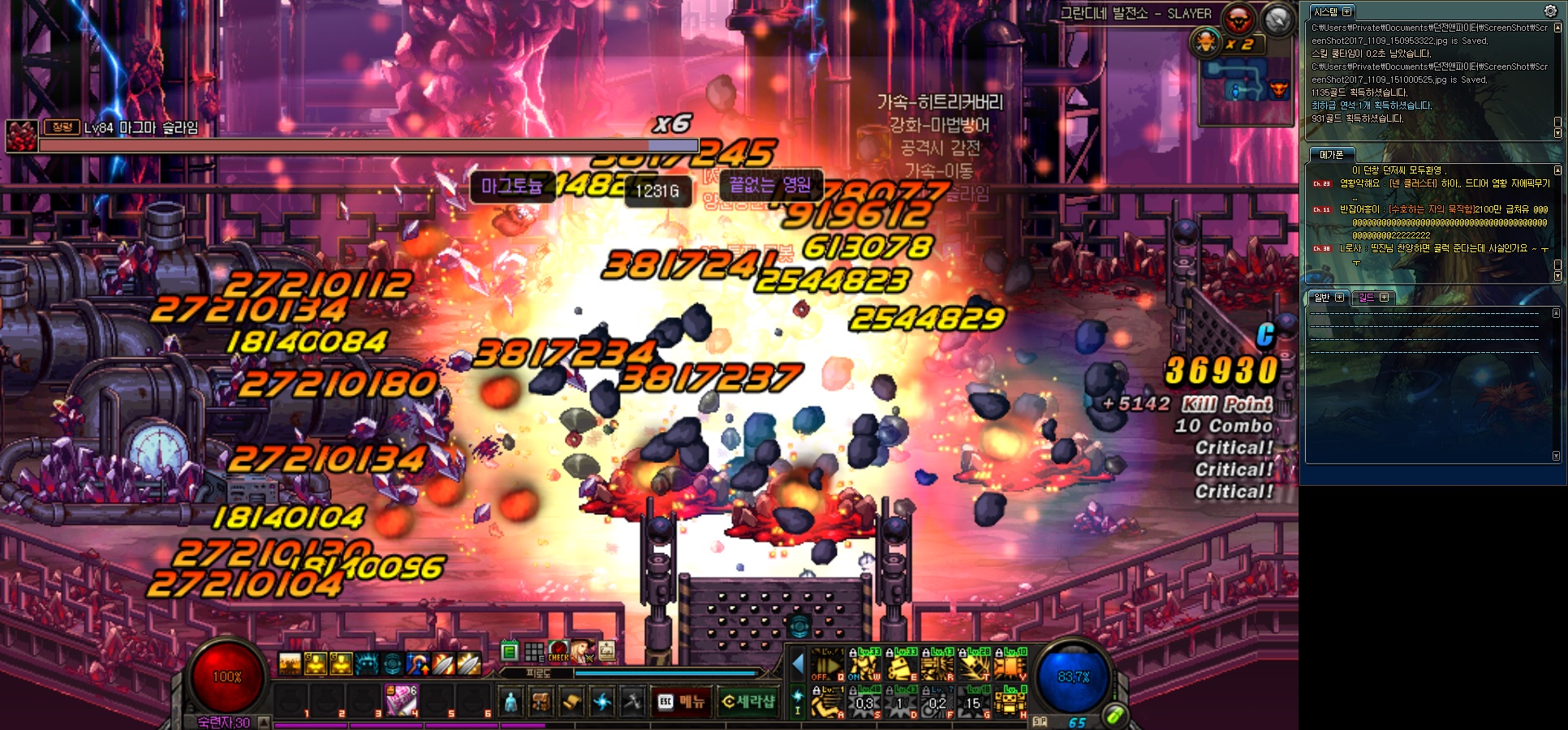Open the ESC 메뉴 menu button

pyautogui.click(x=682, y=702)
